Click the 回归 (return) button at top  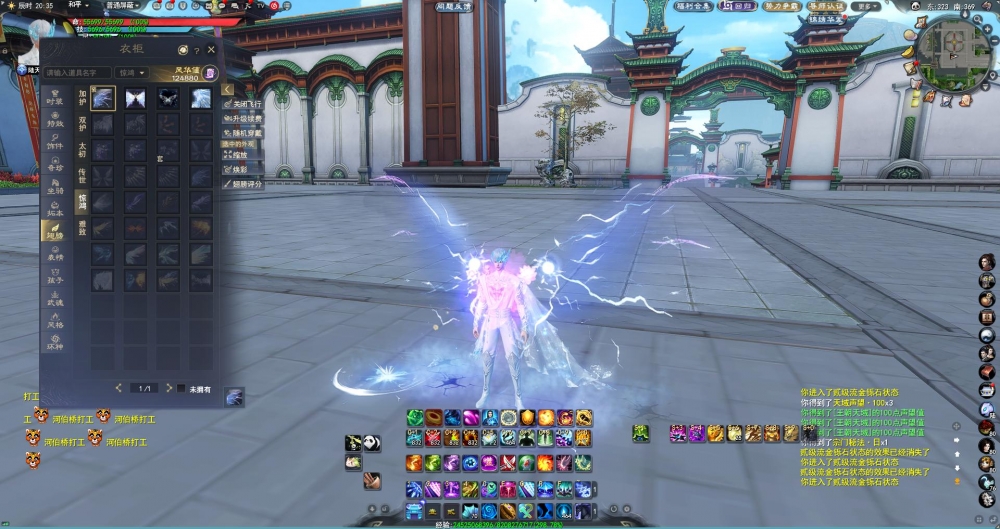743,6
